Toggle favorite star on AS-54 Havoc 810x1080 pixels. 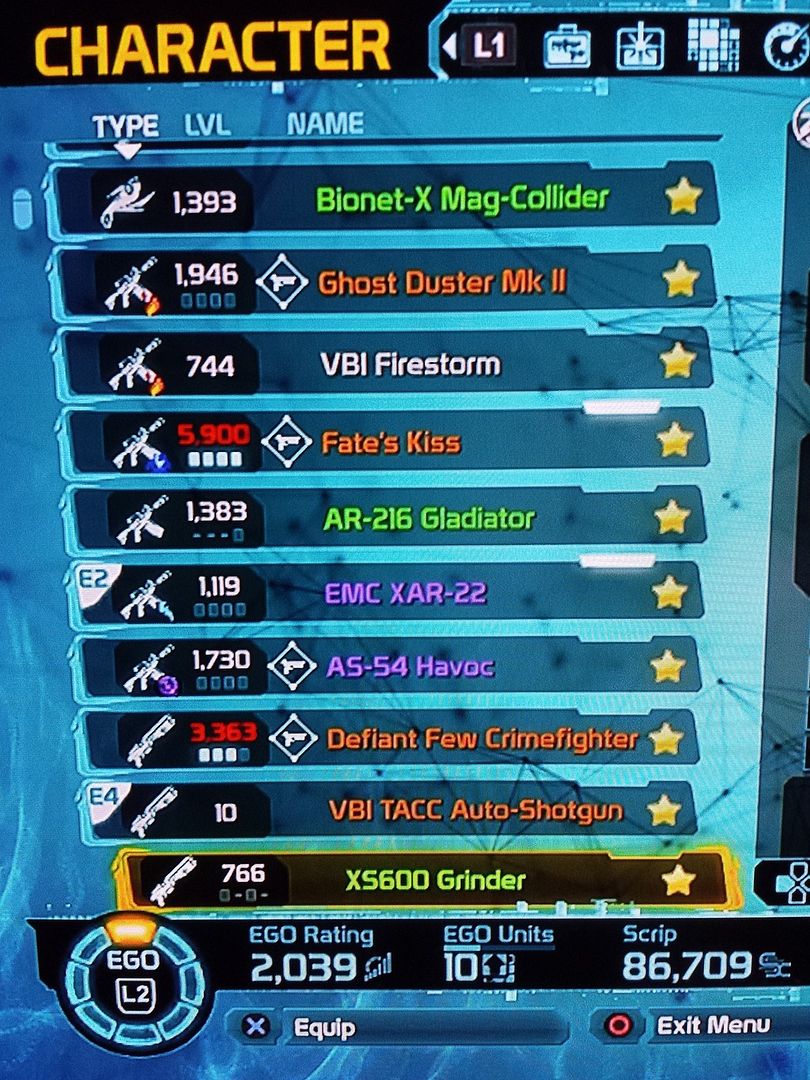668,665
